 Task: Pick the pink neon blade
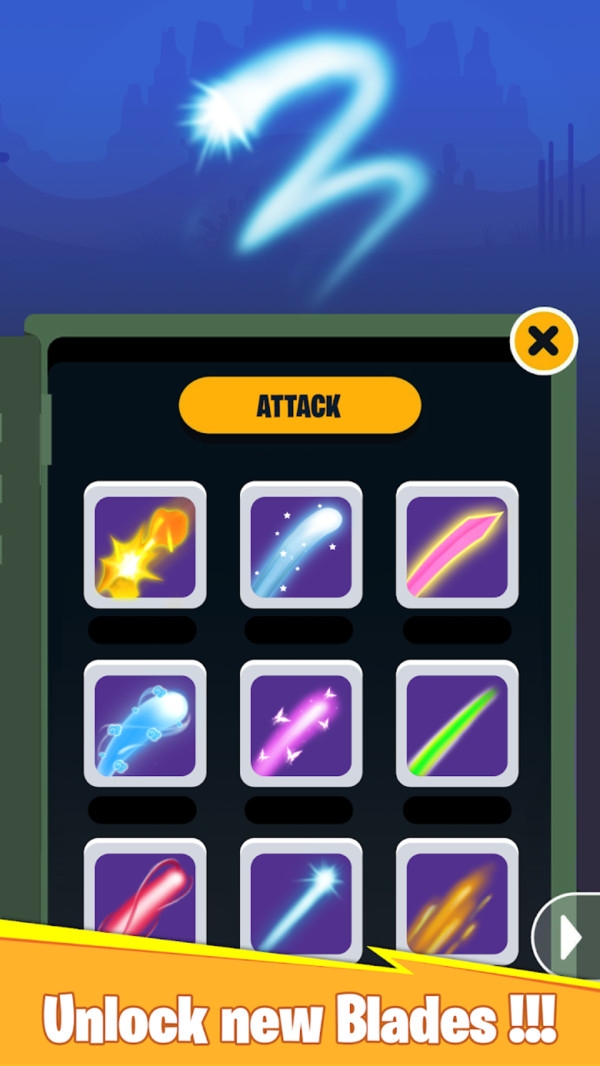point(457,545)
